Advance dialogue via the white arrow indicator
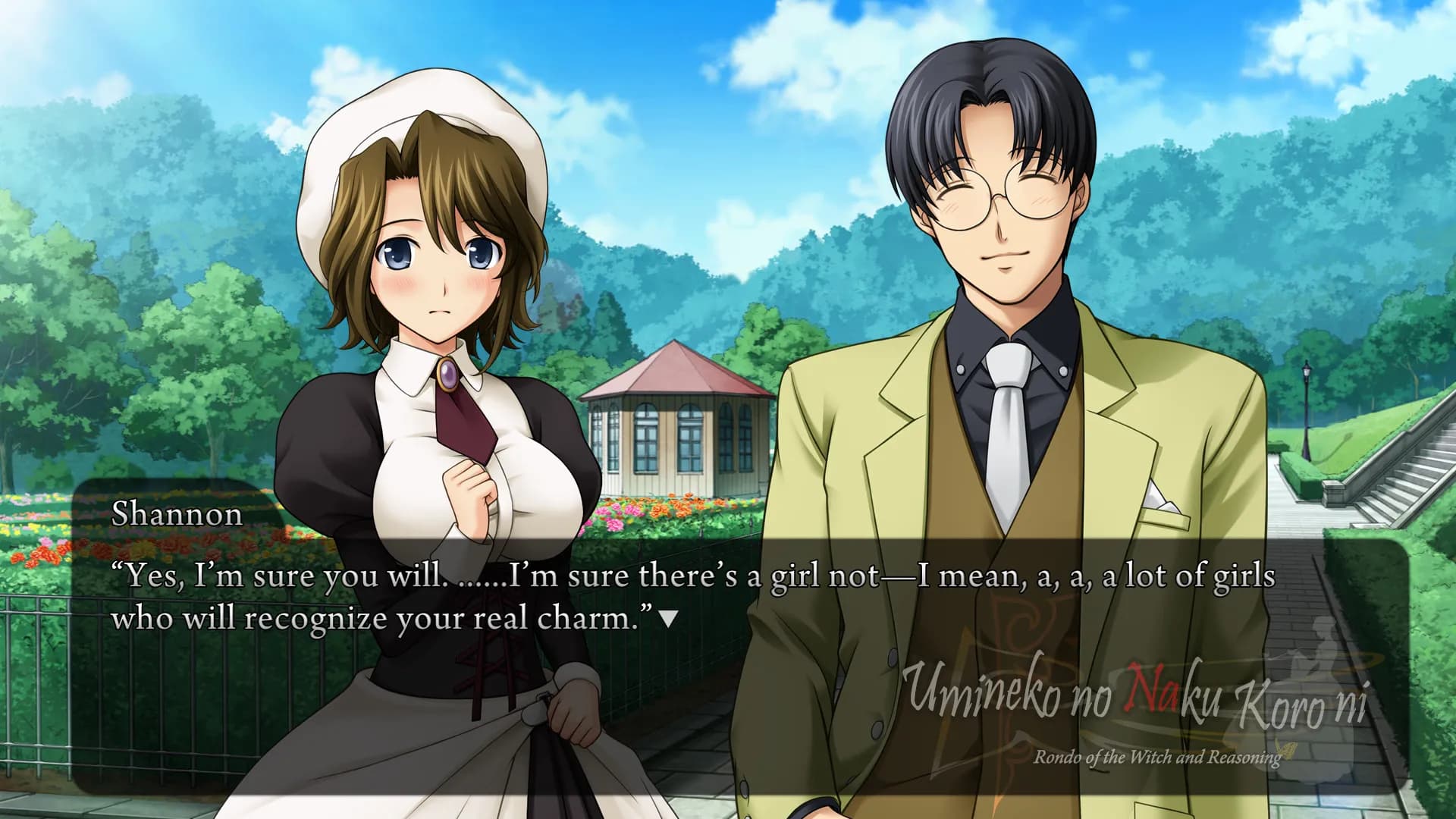 click(x=668, y=620)
